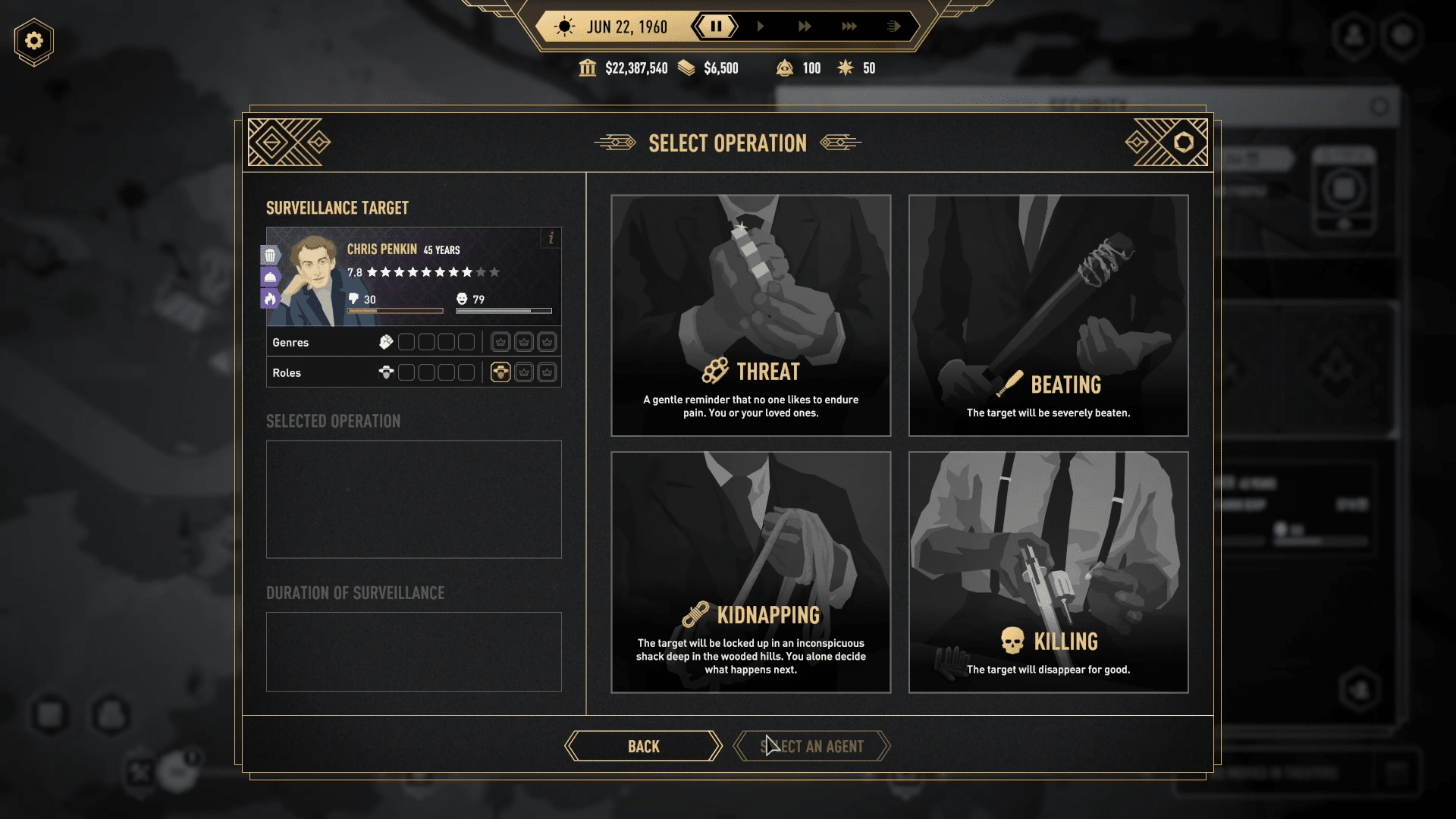
Task: Choose the Threat operation card
Action: (x=751, y=315)
